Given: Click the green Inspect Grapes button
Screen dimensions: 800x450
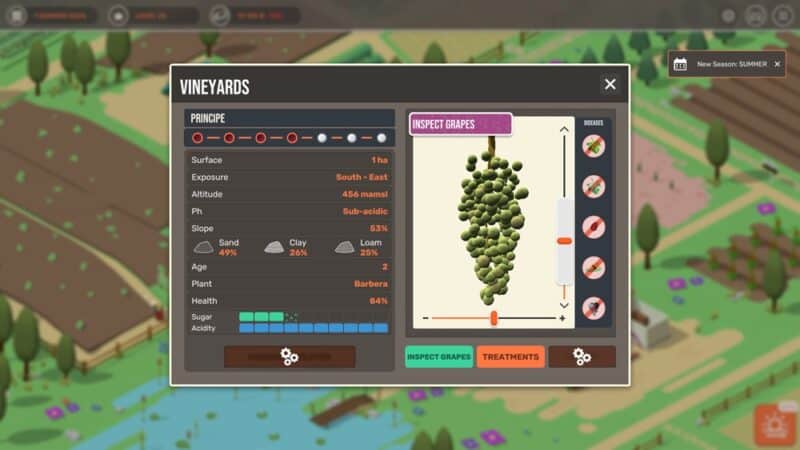Looking at the screenshot, I should 439,356.
